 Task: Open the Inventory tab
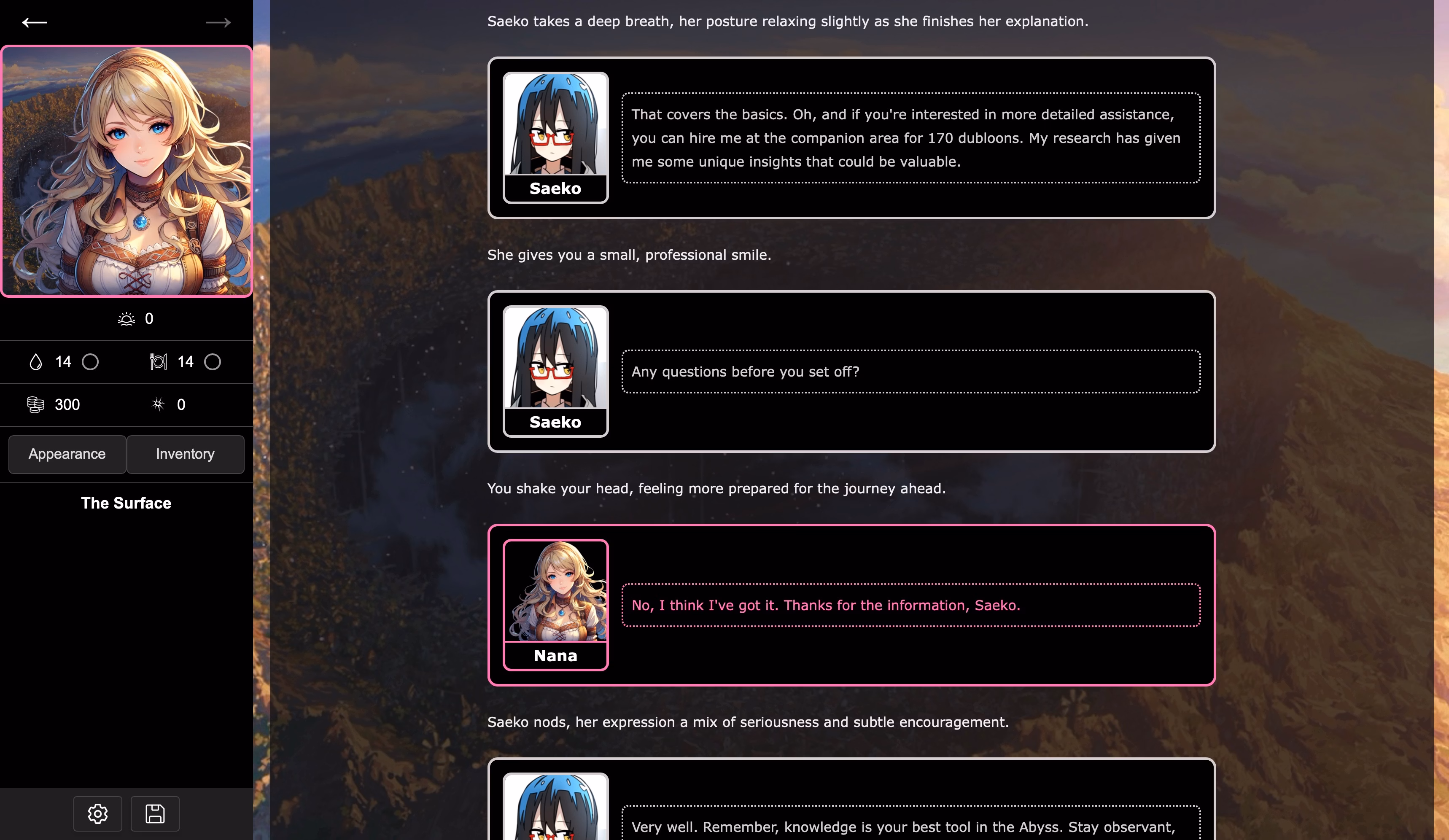[x=185, y=454]
